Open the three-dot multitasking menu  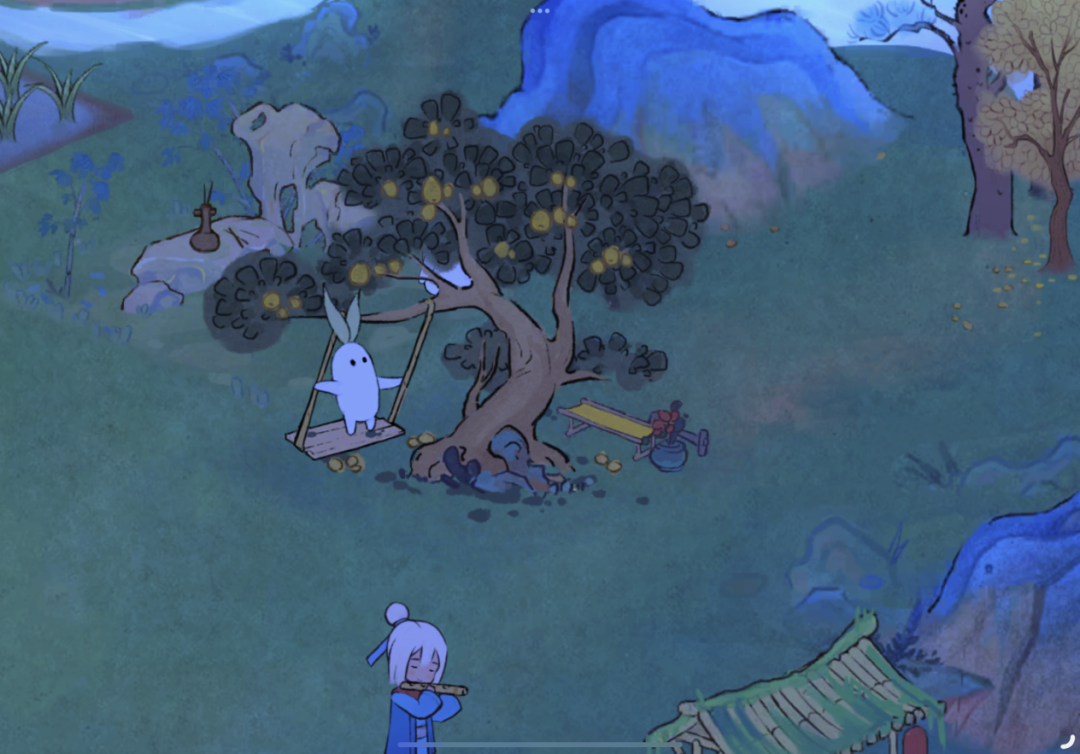(540, 10)
